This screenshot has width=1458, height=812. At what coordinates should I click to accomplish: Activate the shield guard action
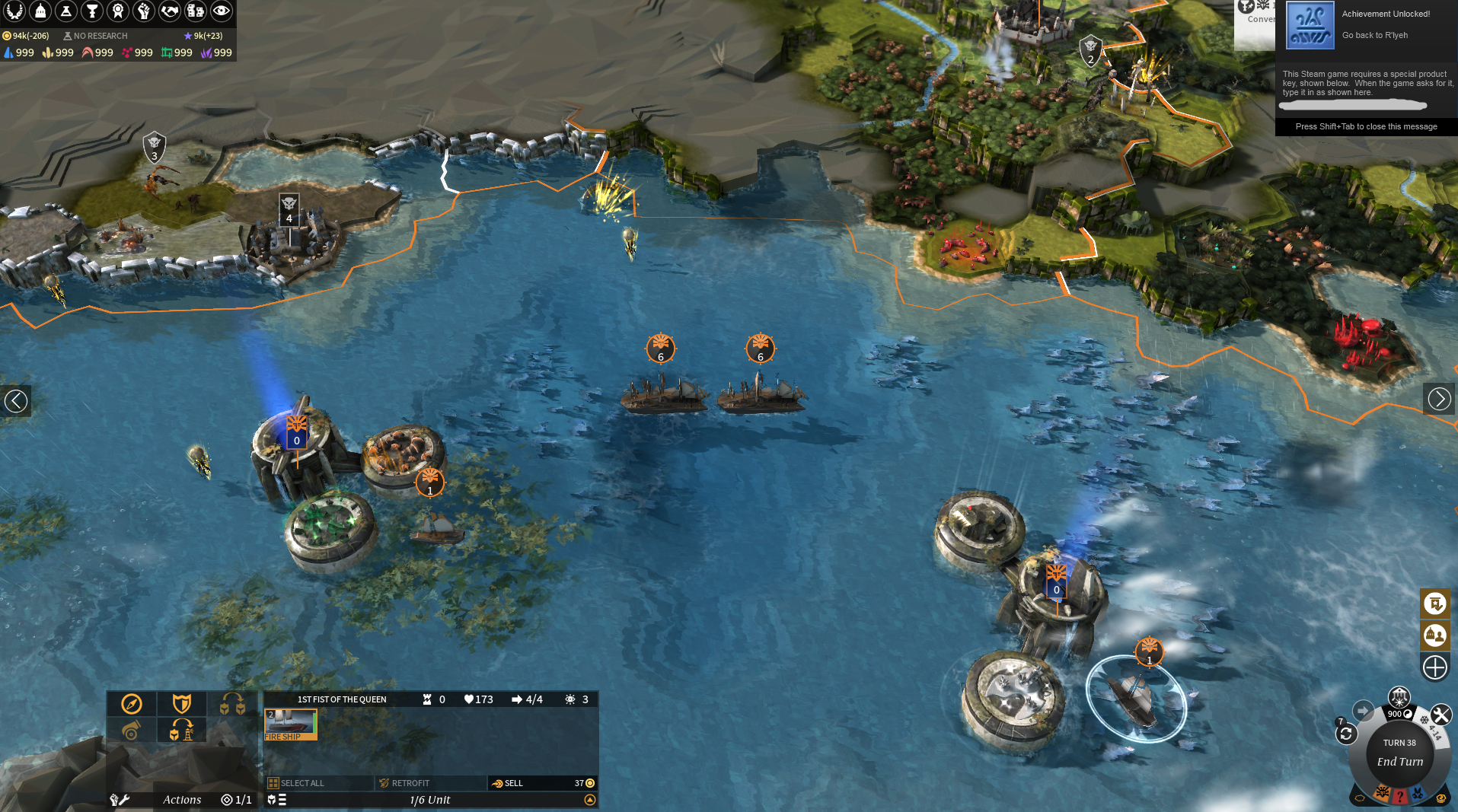coord(181,704)
